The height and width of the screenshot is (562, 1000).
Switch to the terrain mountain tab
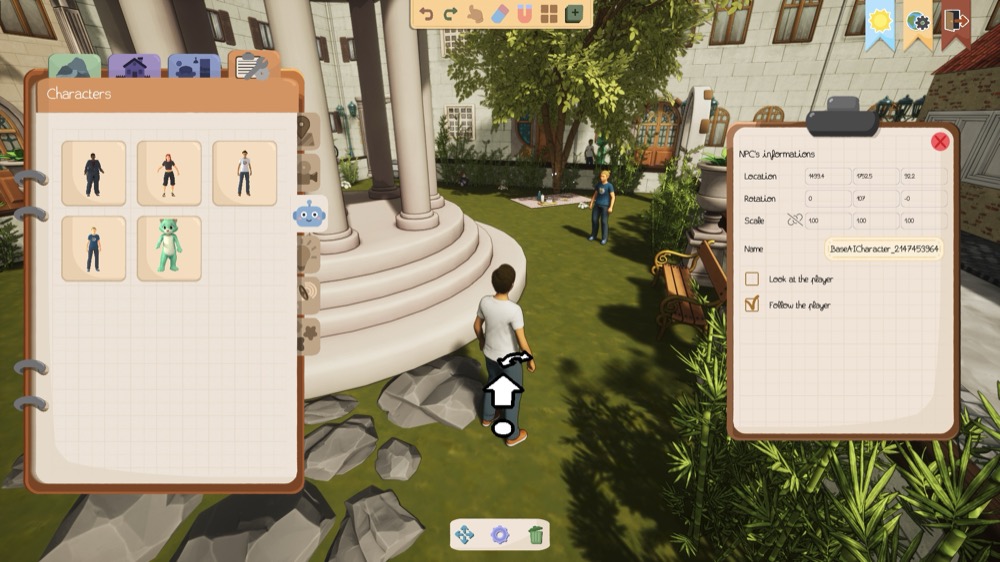pos(74,67)
